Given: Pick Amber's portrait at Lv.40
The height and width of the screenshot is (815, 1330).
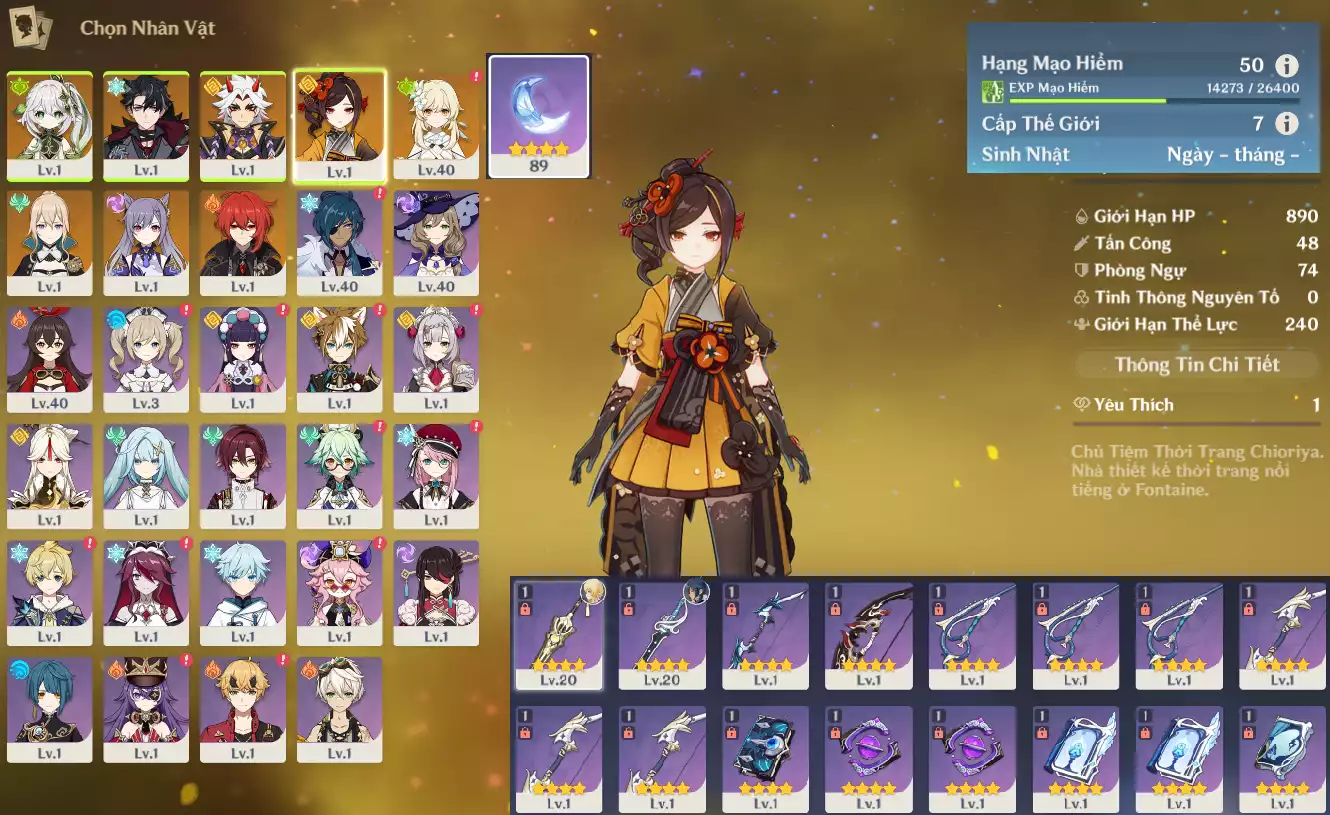Looking at the screenshot, I should coord(50,353).
